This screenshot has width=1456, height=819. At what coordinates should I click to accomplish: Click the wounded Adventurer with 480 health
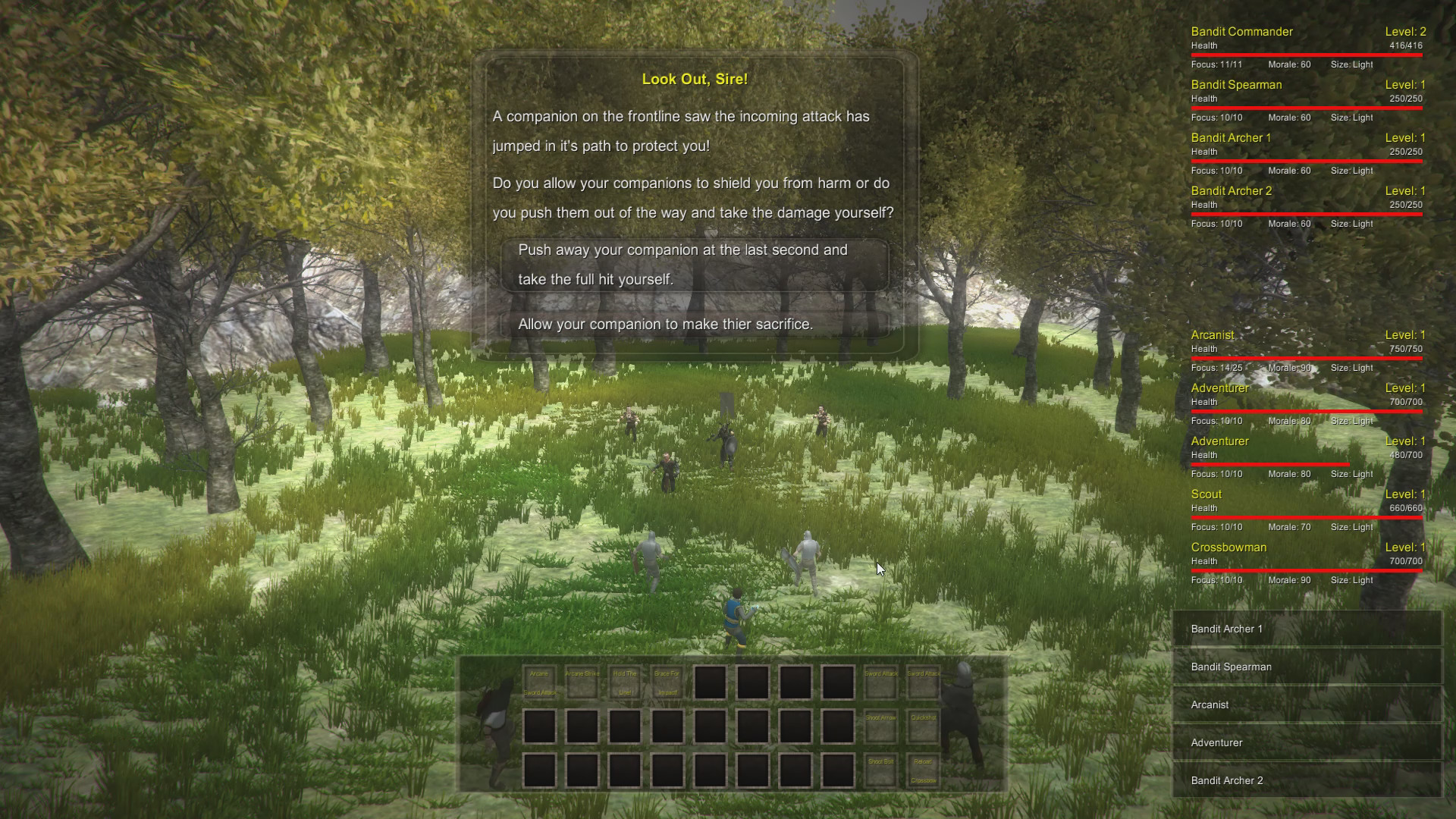(x=1304, y=455)
